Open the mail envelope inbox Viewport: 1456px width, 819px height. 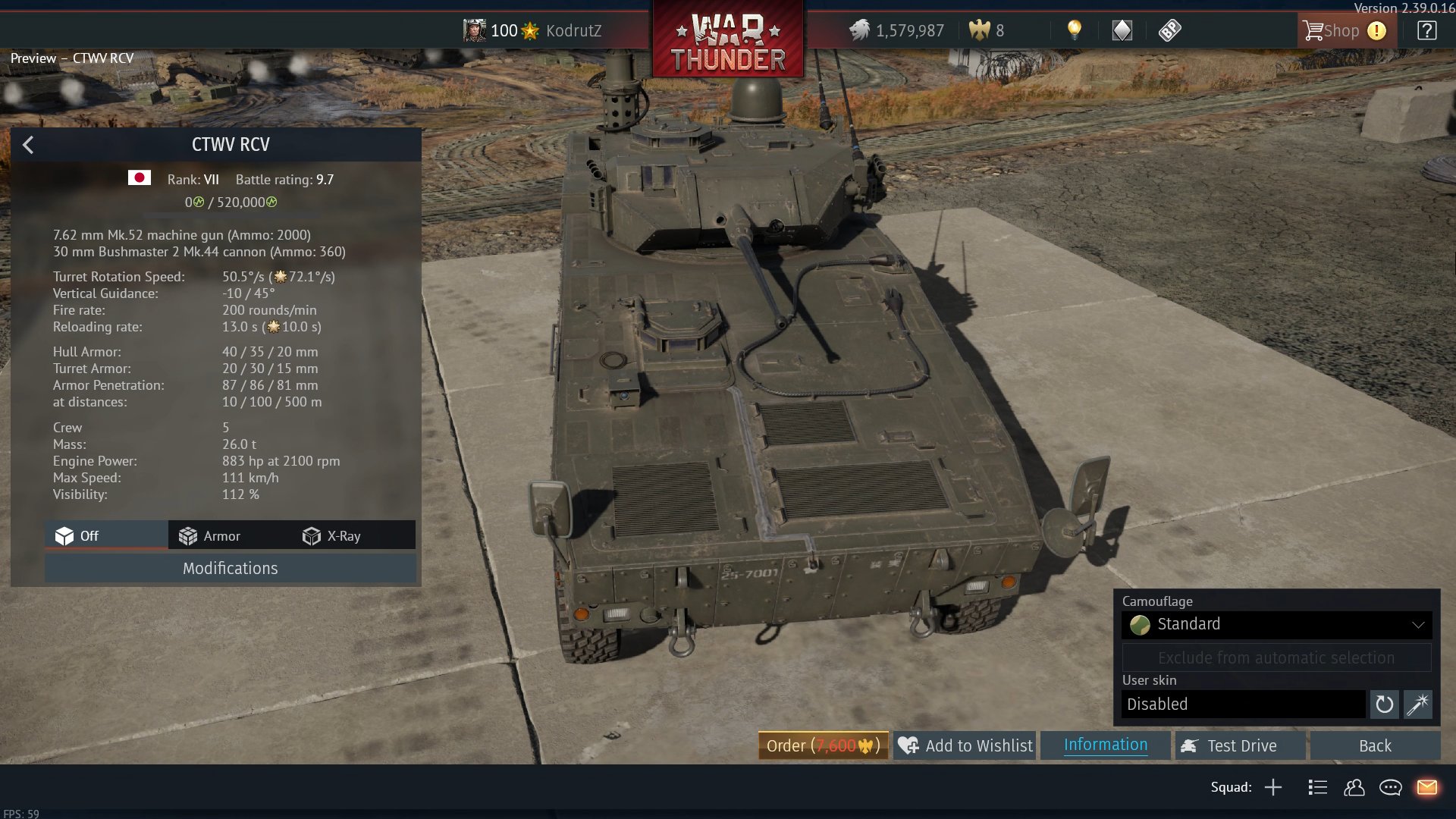(1426, 787)
